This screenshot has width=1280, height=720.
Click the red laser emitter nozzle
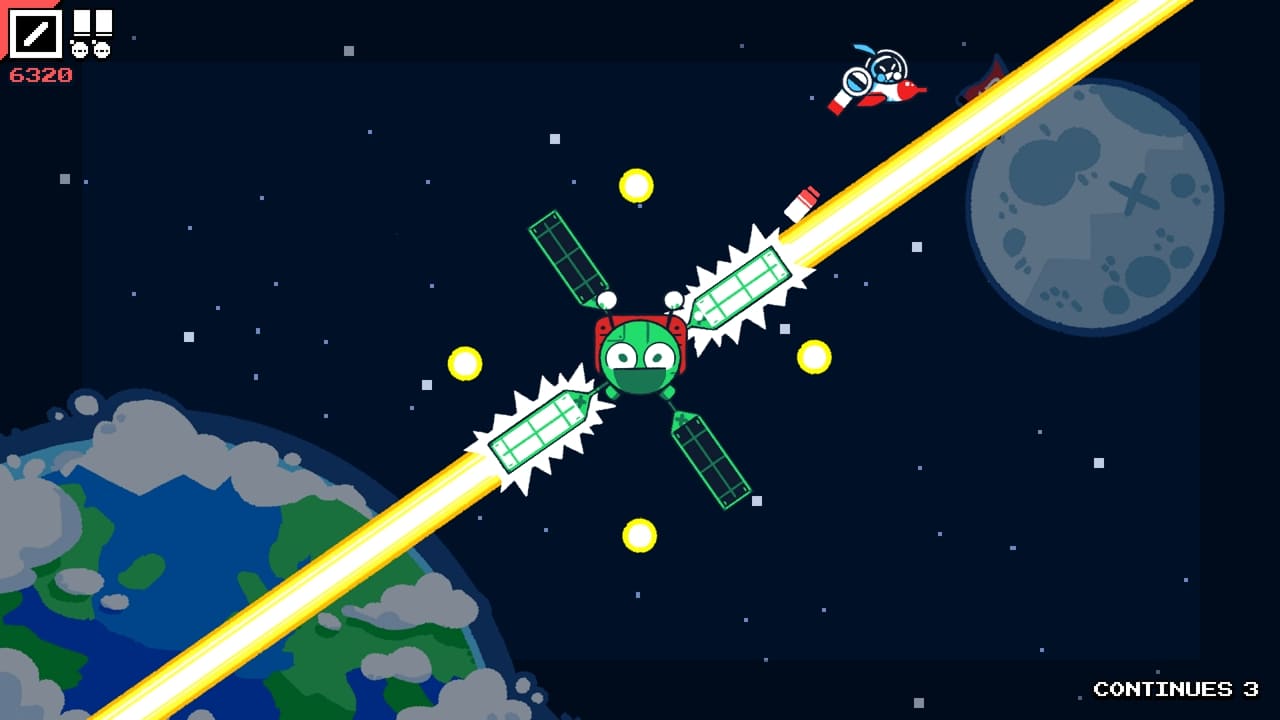pos(808,195)
